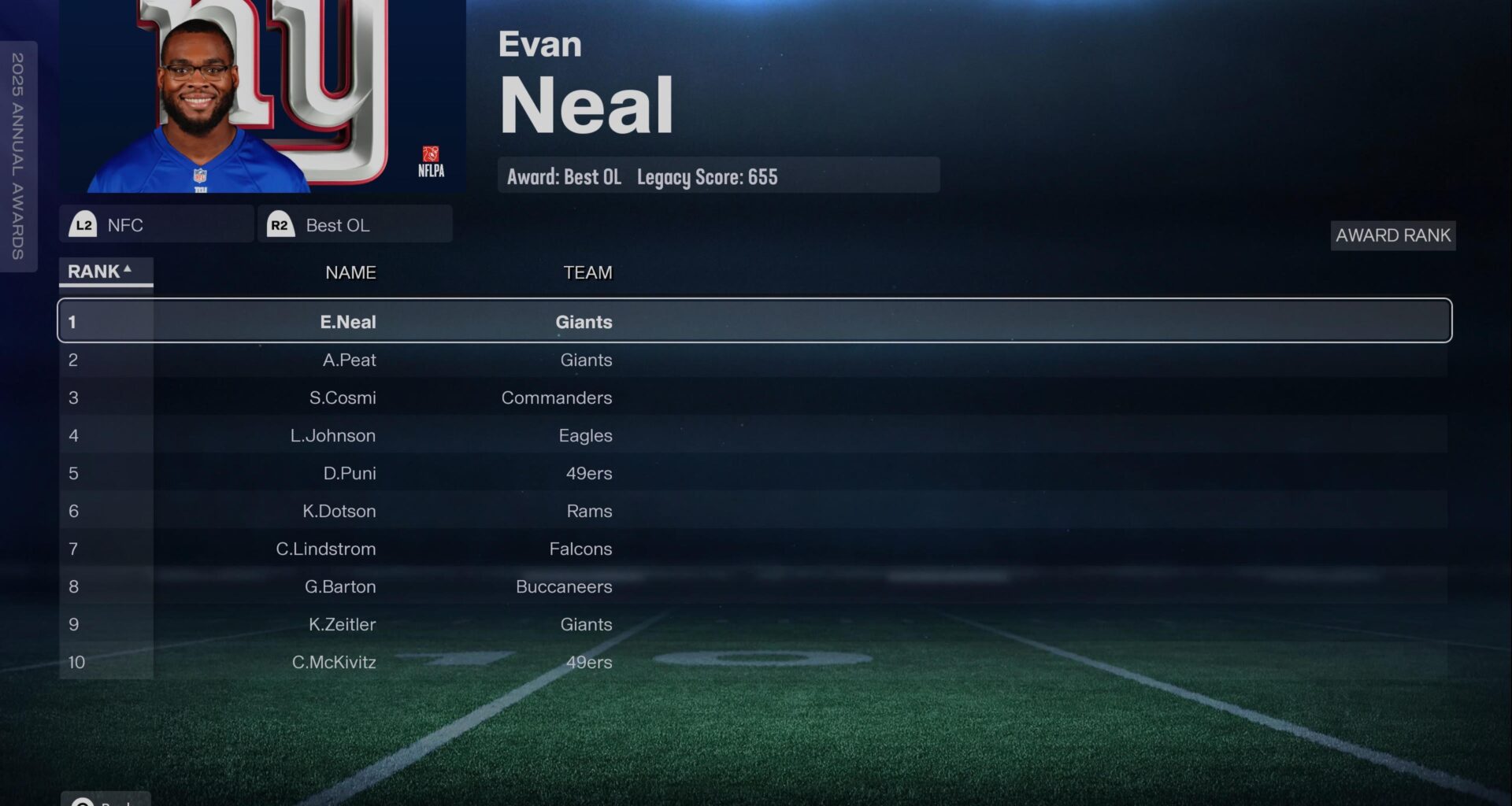This screenshot has width=1512, height=806.
Task: Click the R2 bumper icon beside Best OL
Action: point(280,225)
